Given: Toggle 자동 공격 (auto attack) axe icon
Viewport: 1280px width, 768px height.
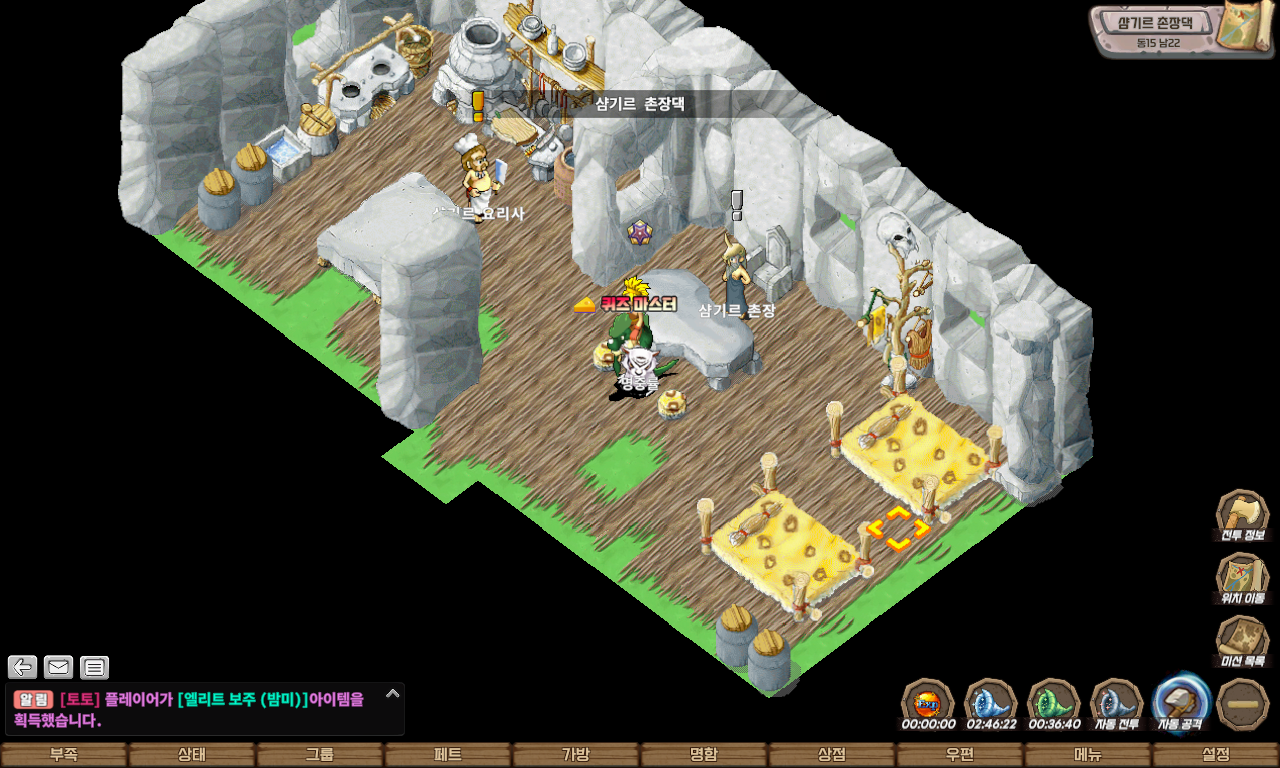Looking at the screenshot, I should click(x=1181, y=702).
